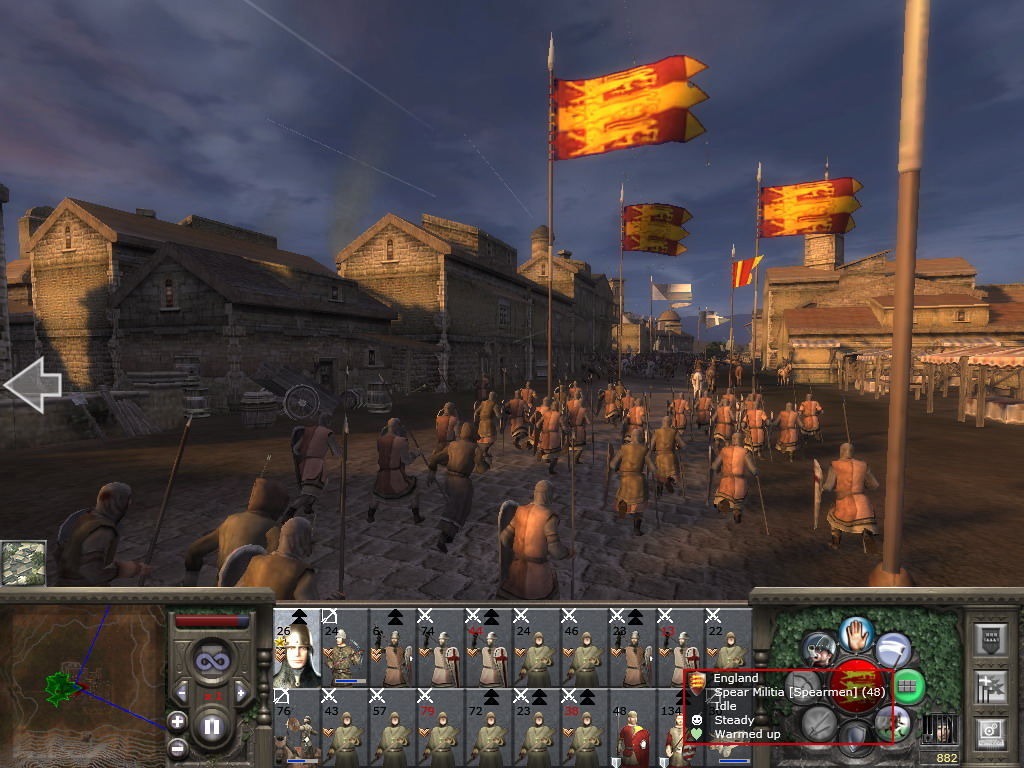Increase battle speed with the plus arrow
The image size is (1024, 768).
tap(241, 691)
